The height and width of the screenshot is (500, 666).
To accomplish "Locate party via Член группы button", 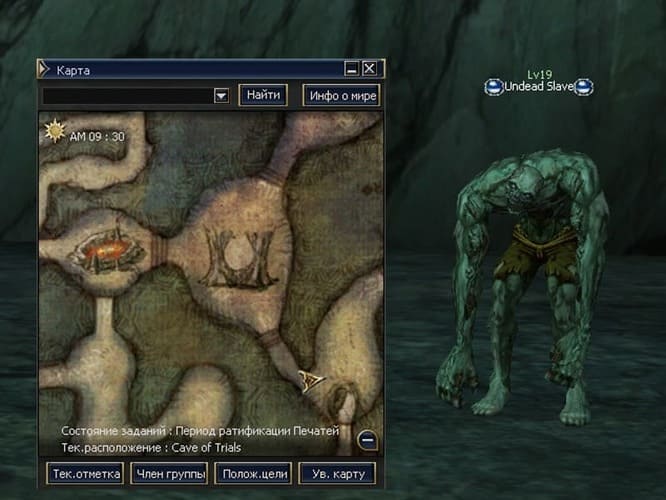I will [x=169, y=473].
